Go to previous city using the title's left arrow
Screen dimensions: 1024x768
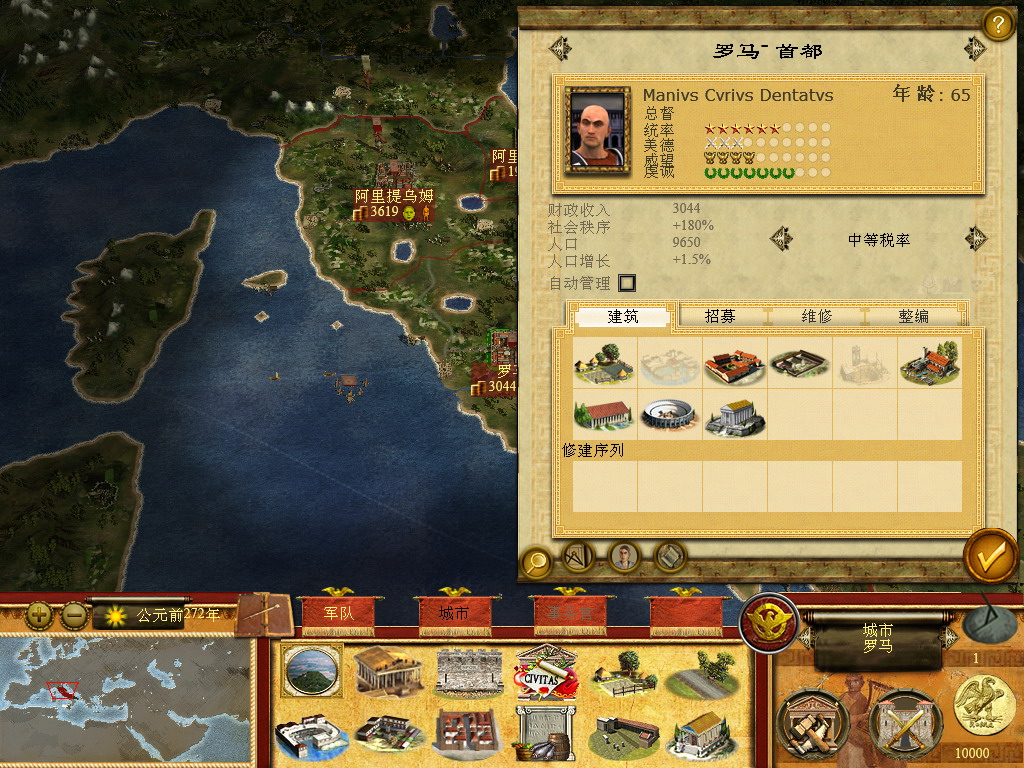561,48
